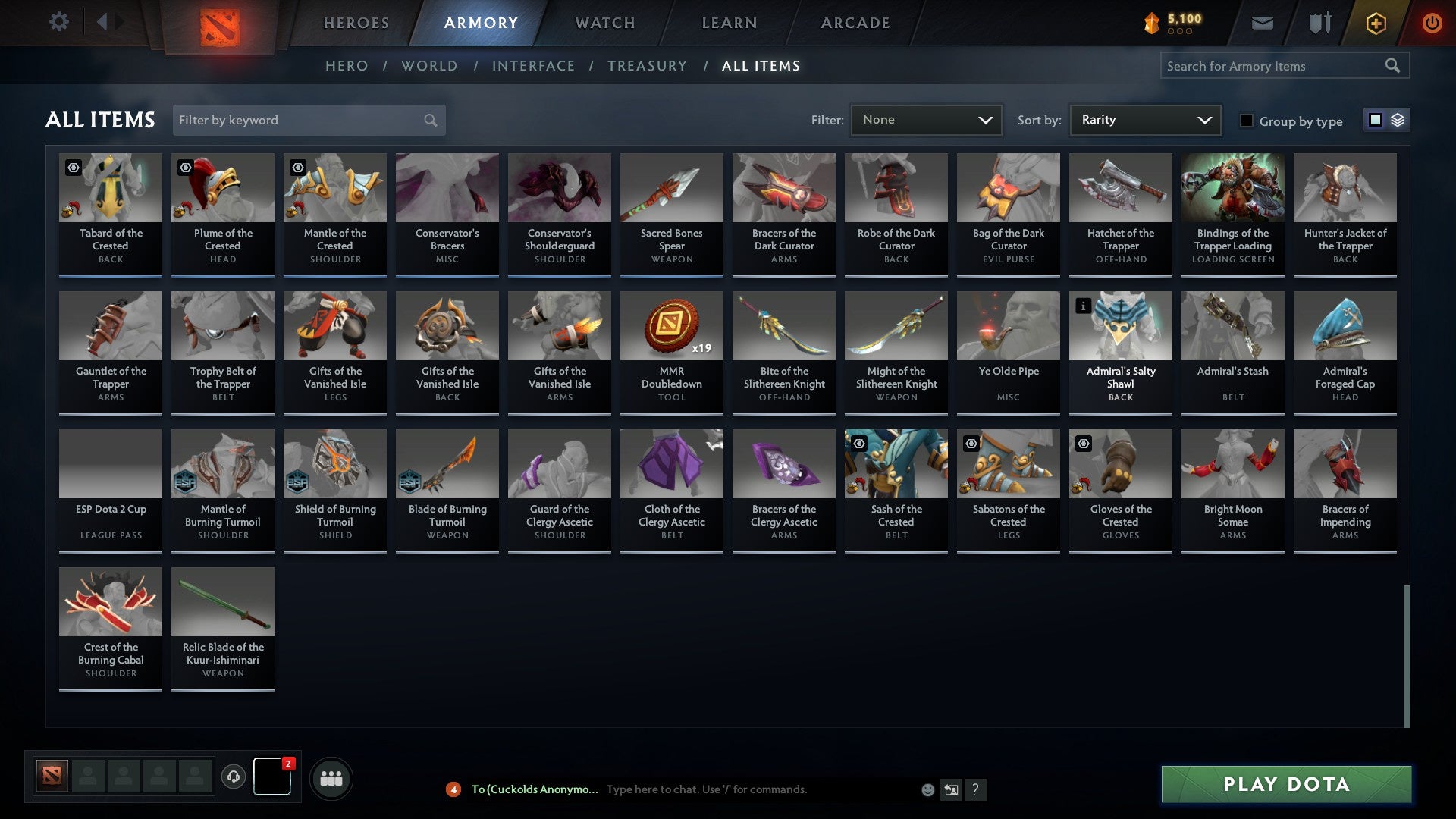Switch to the WATCH tab
The width and height of the screenshot is (1456, 819).
point(604,23)
